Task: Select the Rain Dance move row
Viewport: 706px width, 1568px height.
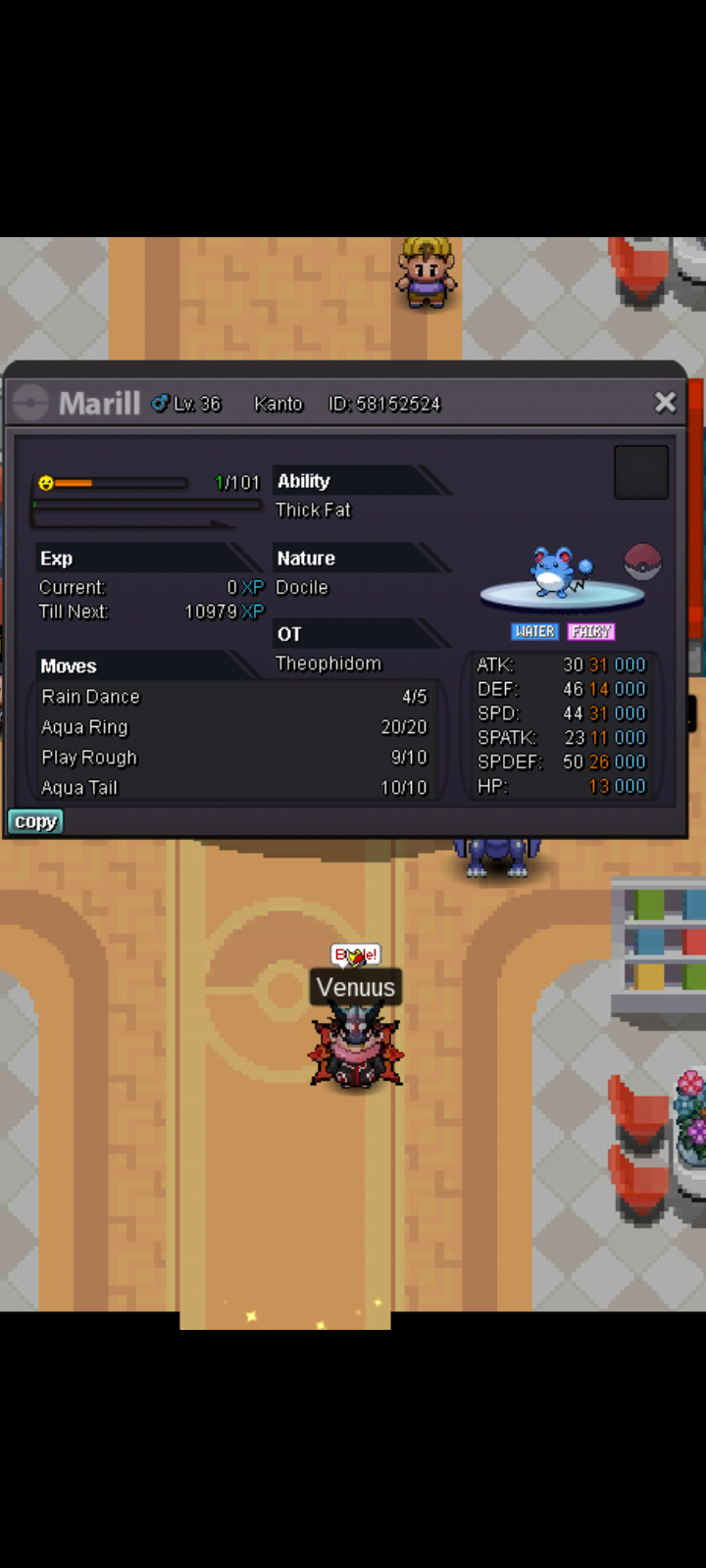Action: pyautogui.click(x=233, y=697)
